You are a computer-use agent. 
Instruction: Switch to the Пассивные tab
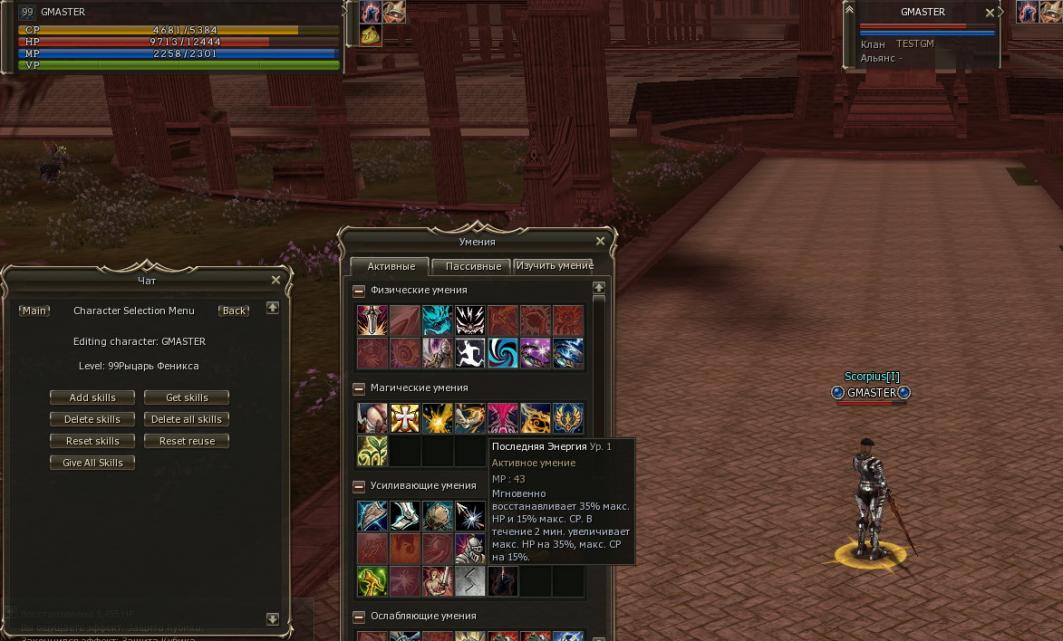[x=473, y=267]
